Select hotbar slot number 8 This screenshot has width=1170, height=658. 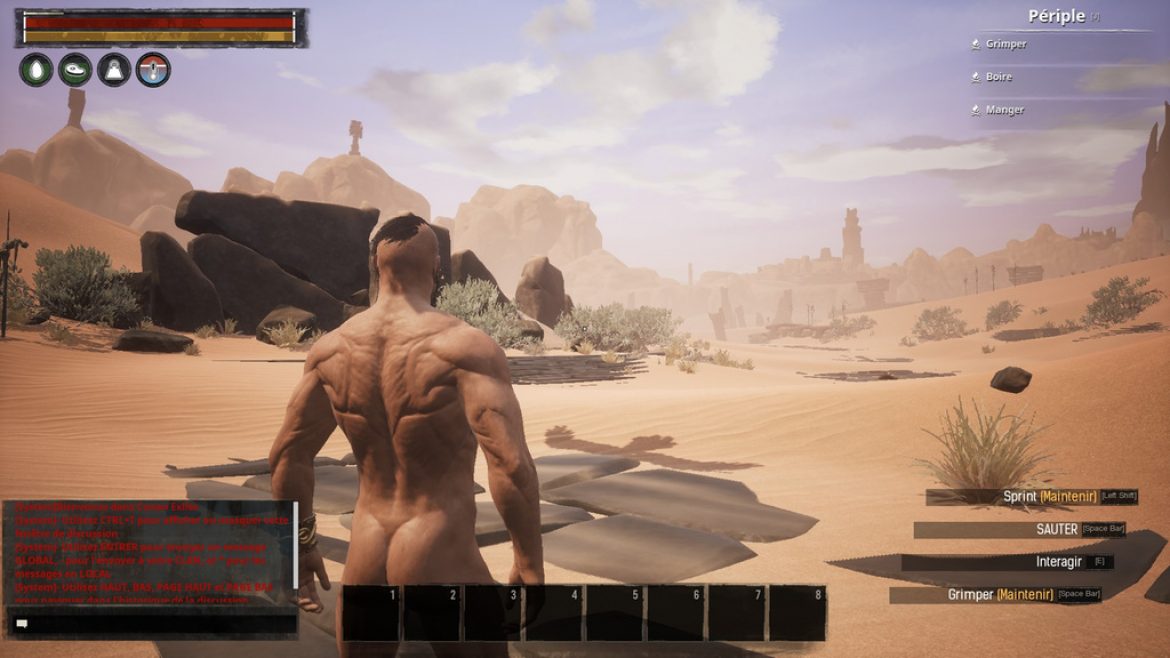797,613
